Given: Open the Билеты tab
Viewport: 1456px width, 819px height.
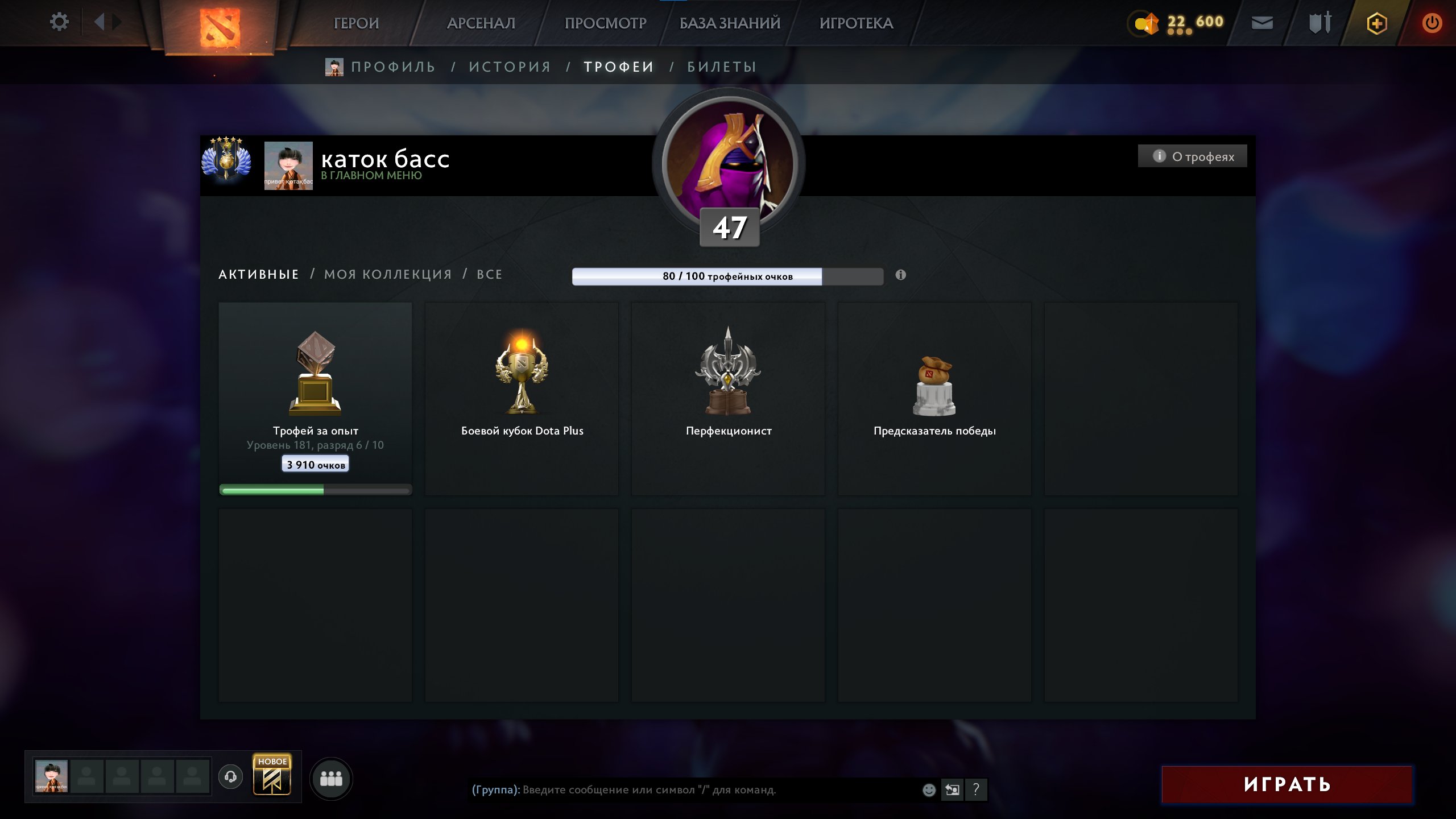Looking at the screenshot, I should pos(722,67).
